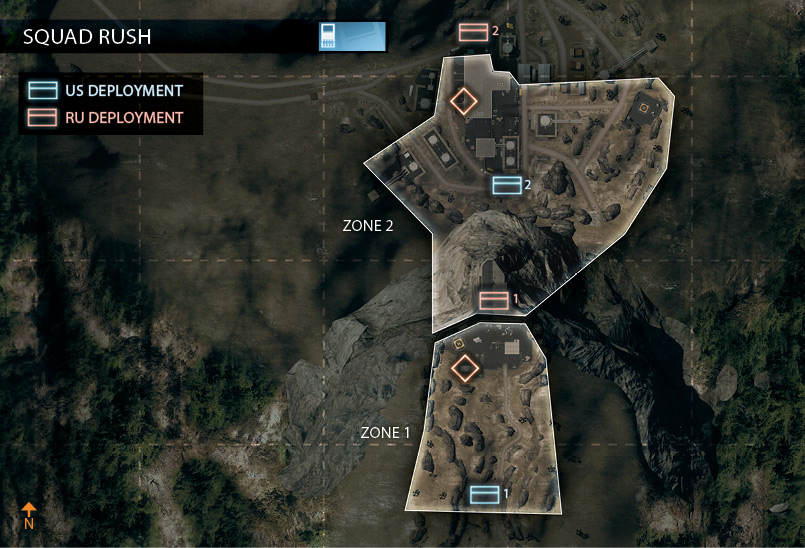Select the RU deployment 2 marker

(473, 32)
